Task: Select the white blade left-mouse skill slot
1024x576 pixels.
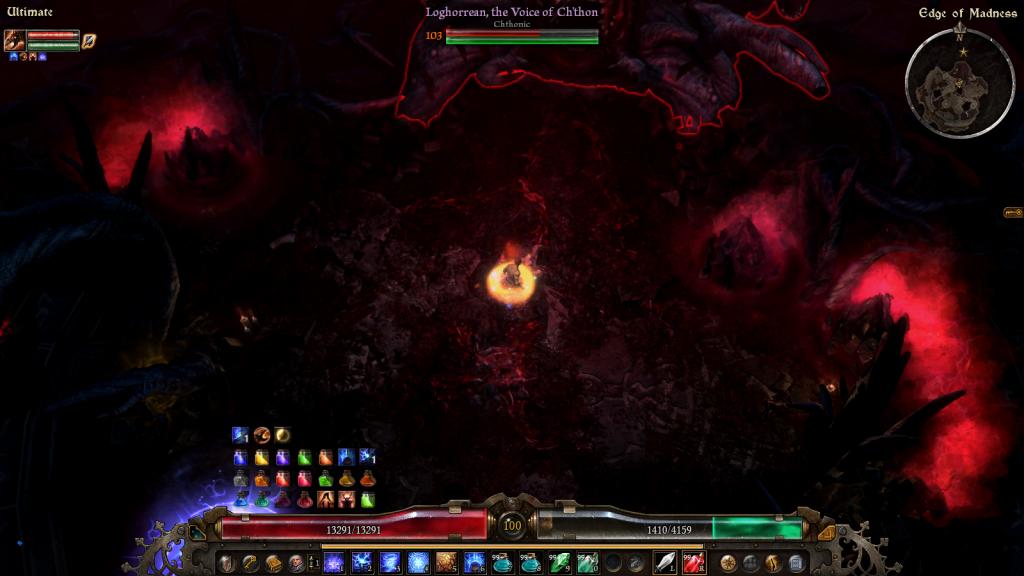Action: 665,562
